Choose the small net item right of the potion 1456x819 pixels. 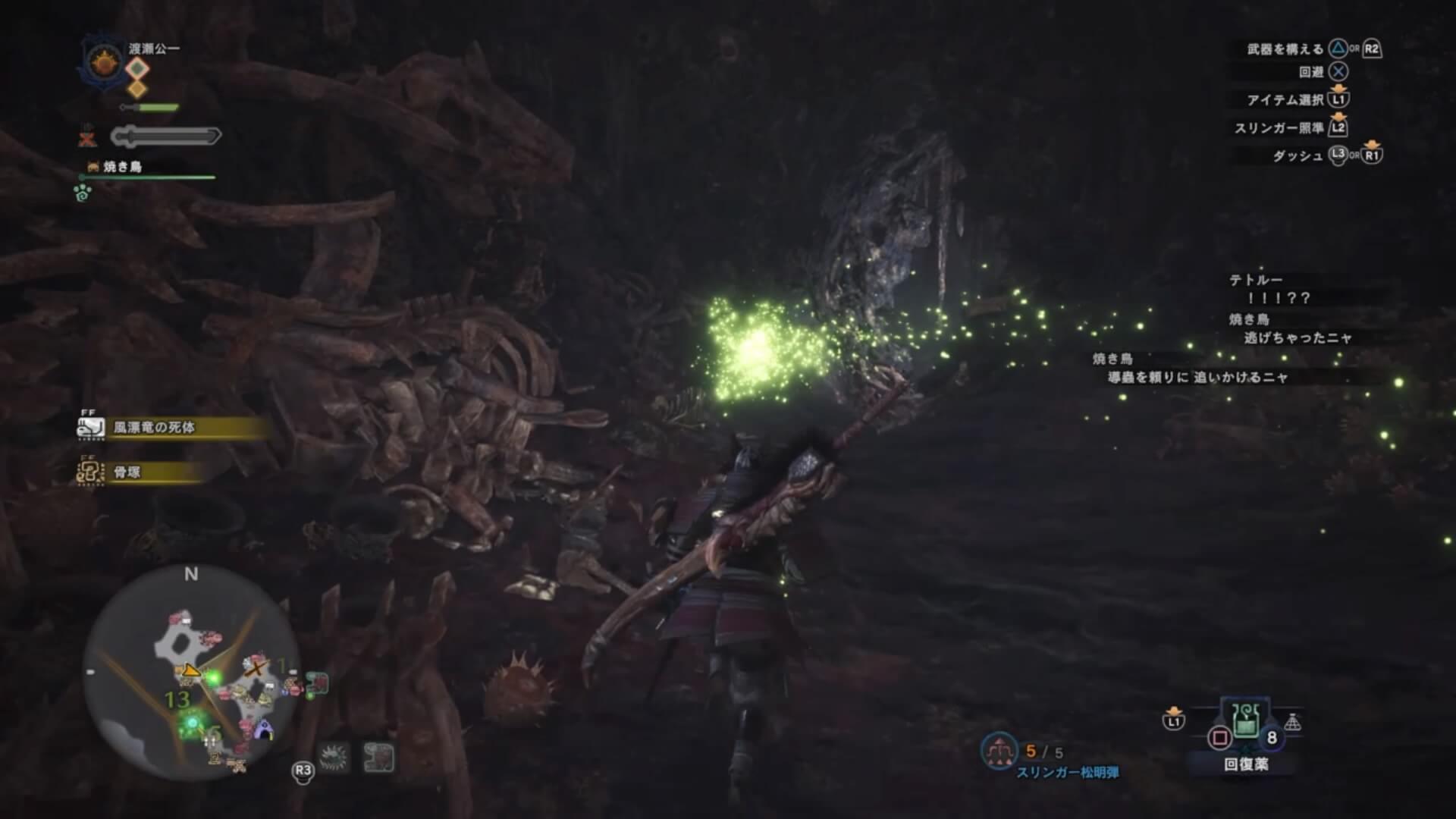(x=1292, y=723)
